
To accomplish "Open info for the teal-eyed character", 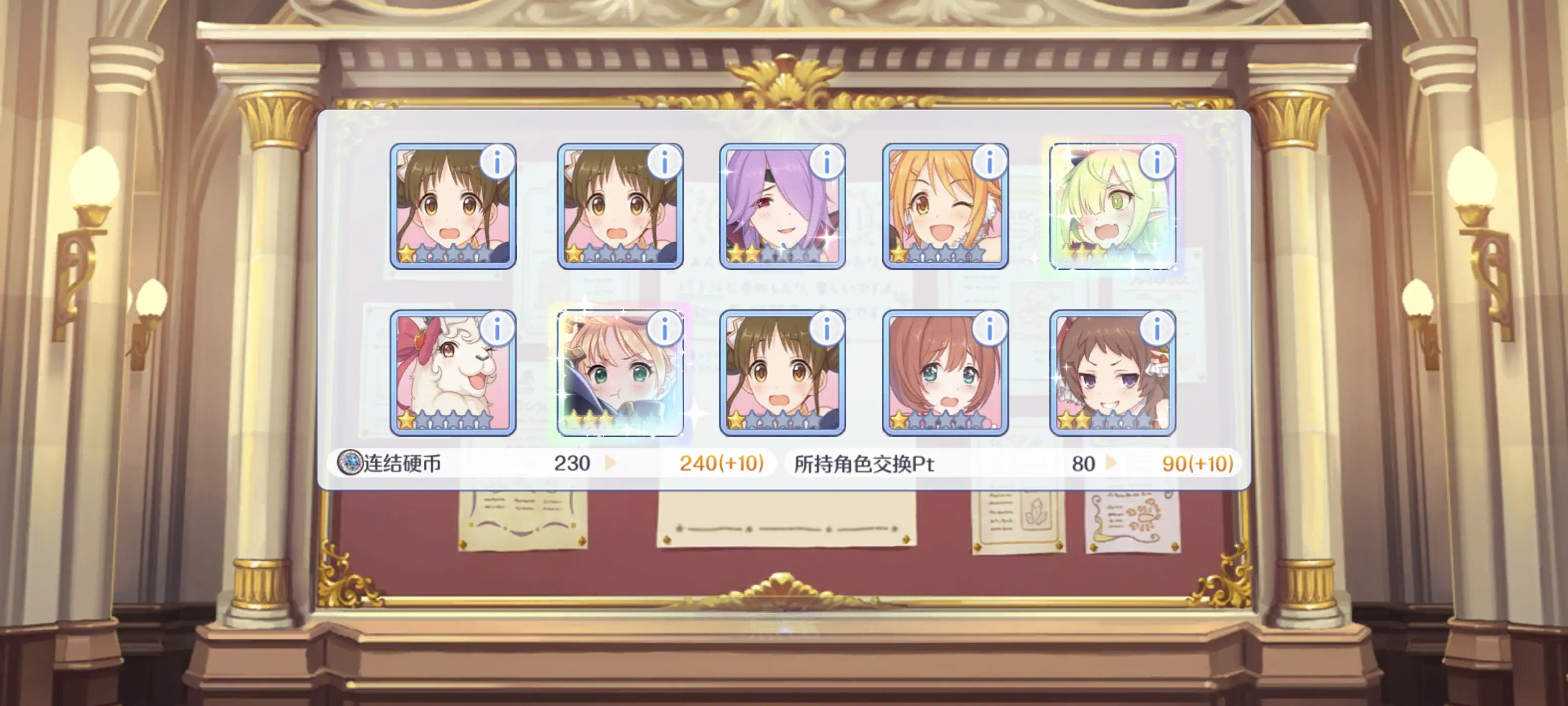I will click(989, 329).
